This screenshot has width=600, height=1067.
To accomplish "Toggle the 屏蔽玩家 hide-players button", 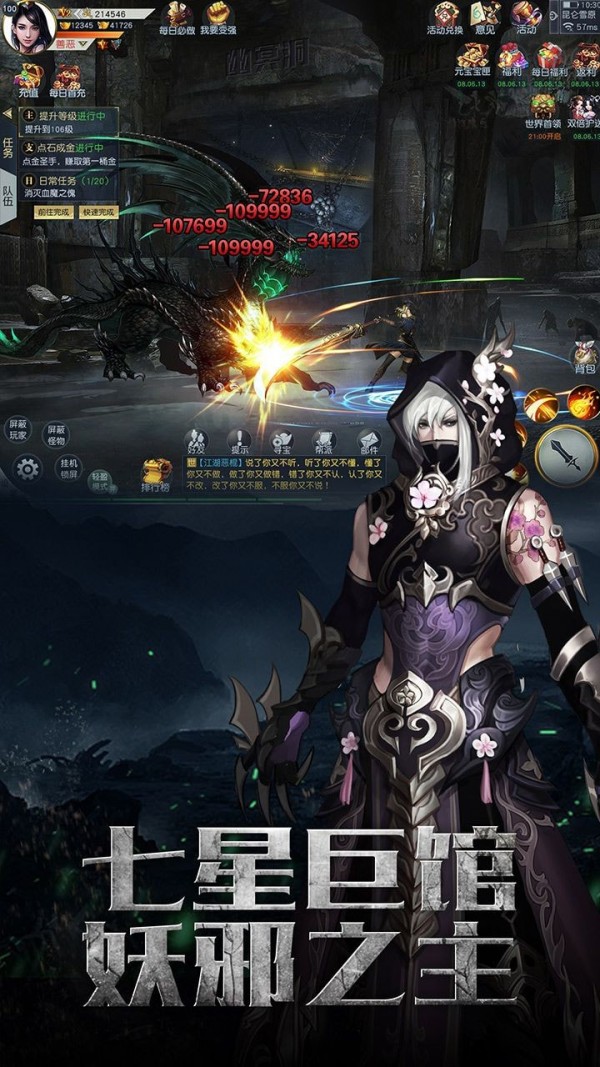I will pos(19,431).
